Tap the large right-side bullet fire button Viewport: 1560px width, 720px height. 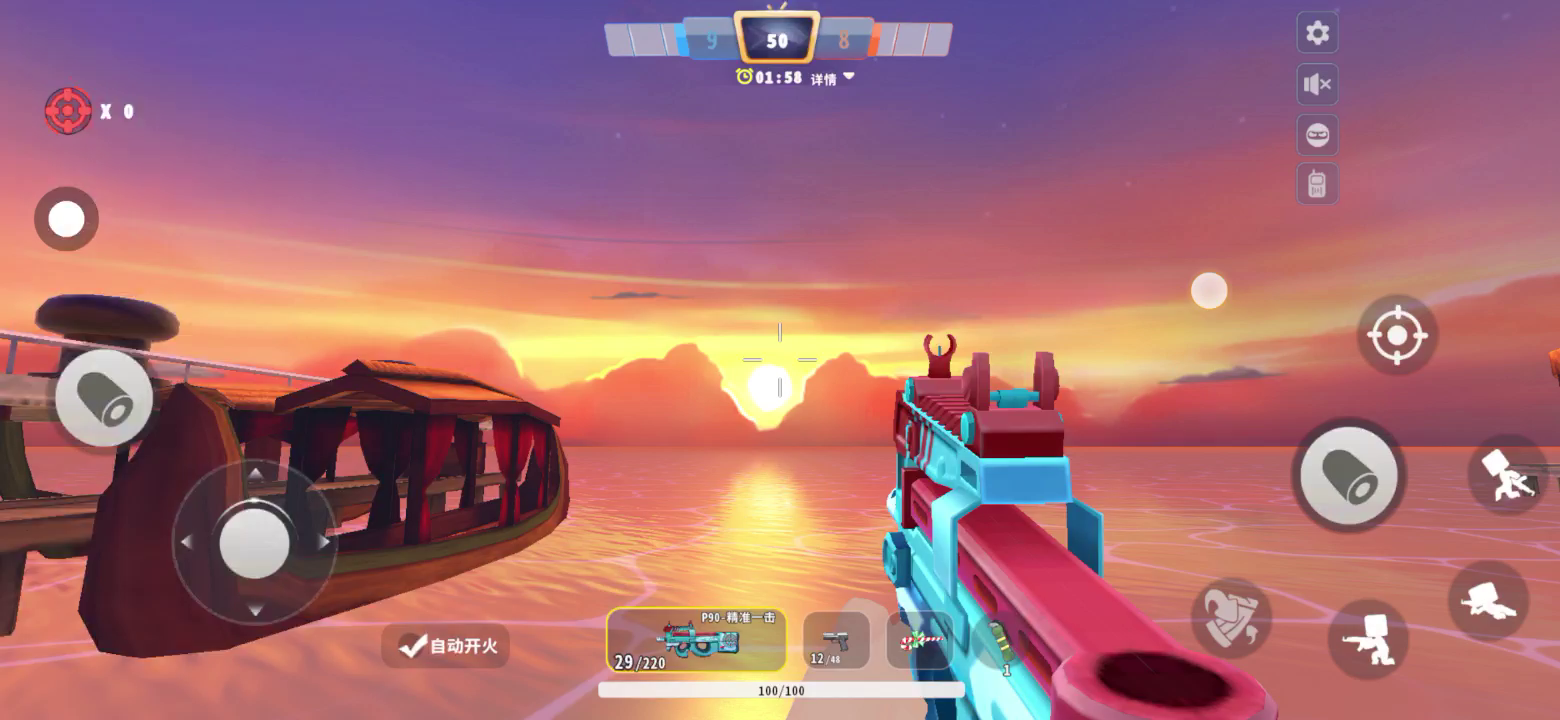(1348, 475)
